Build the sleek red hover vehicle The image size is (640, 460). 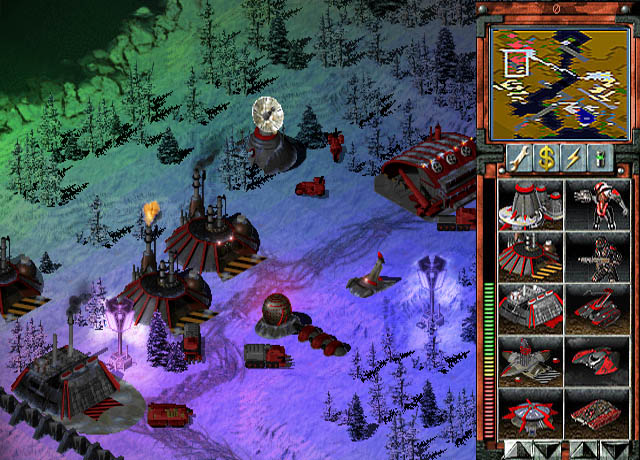597,360
